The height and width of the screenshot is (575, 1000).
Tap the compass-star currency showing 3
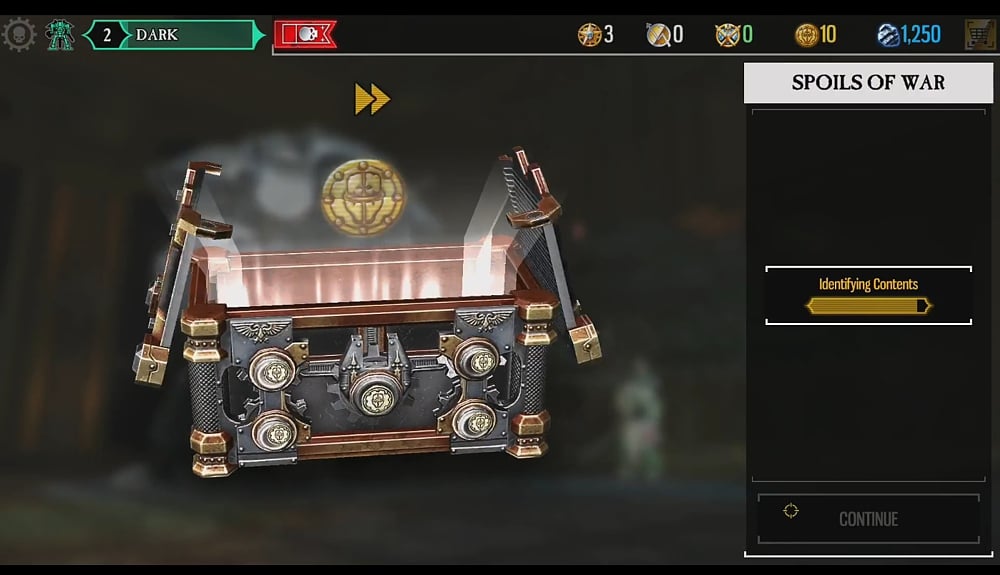coord(595,35)
